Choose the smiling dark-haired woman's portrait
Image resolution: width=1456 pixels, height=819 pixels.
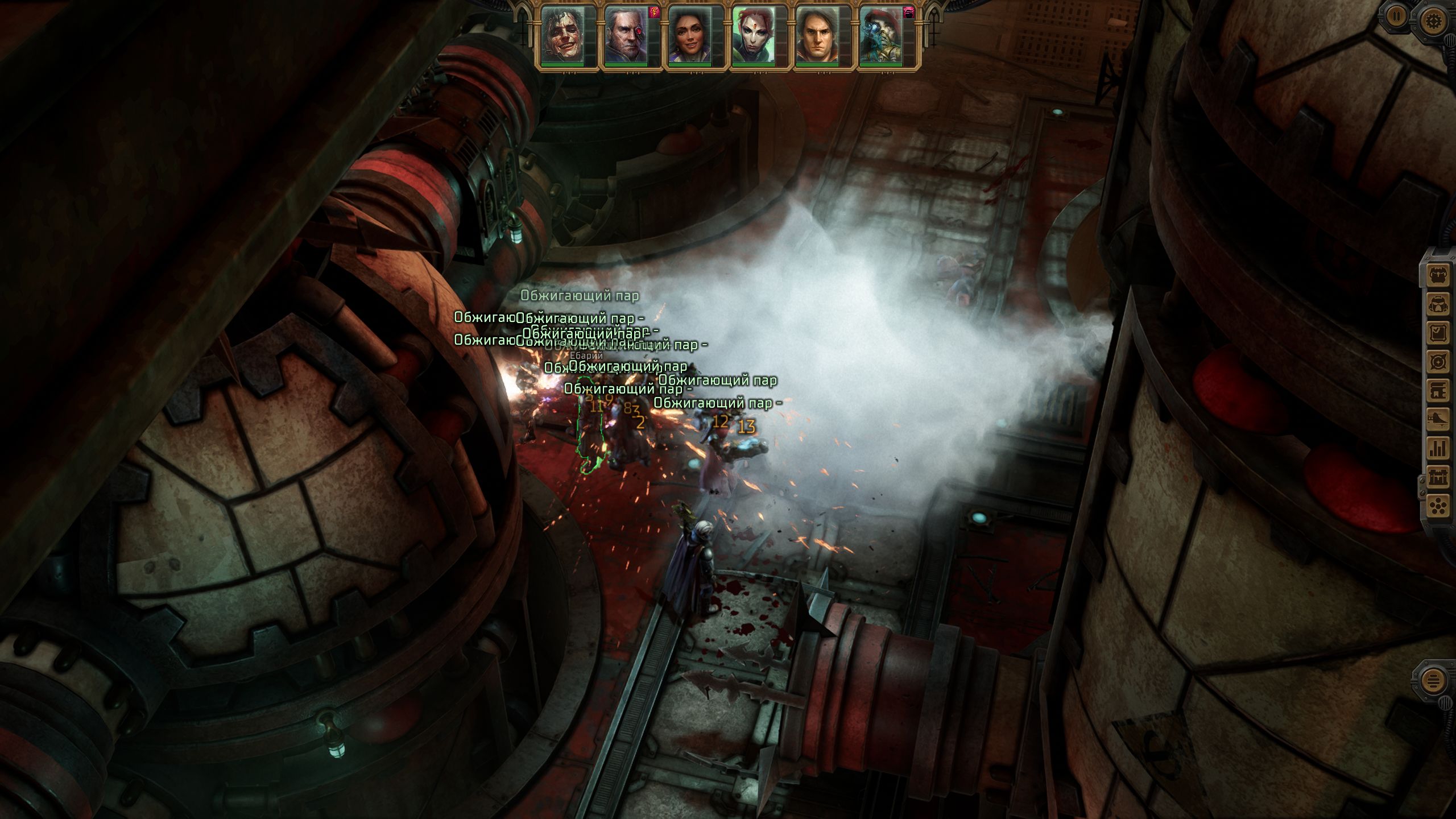coord(689,35)
